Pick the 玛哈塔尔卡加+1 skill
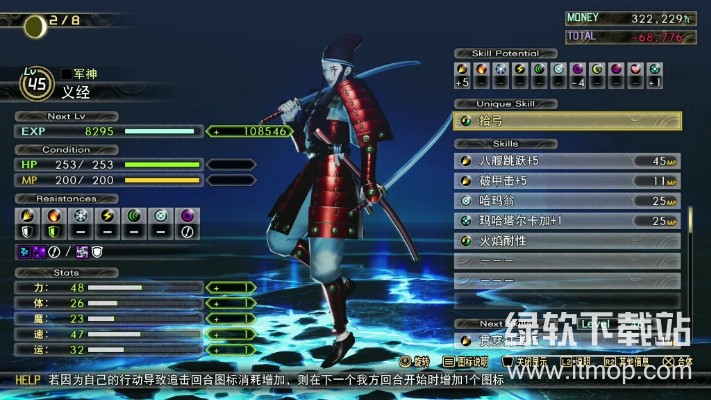Viewport: 711px width, 400px height. (x=567, y=220)
